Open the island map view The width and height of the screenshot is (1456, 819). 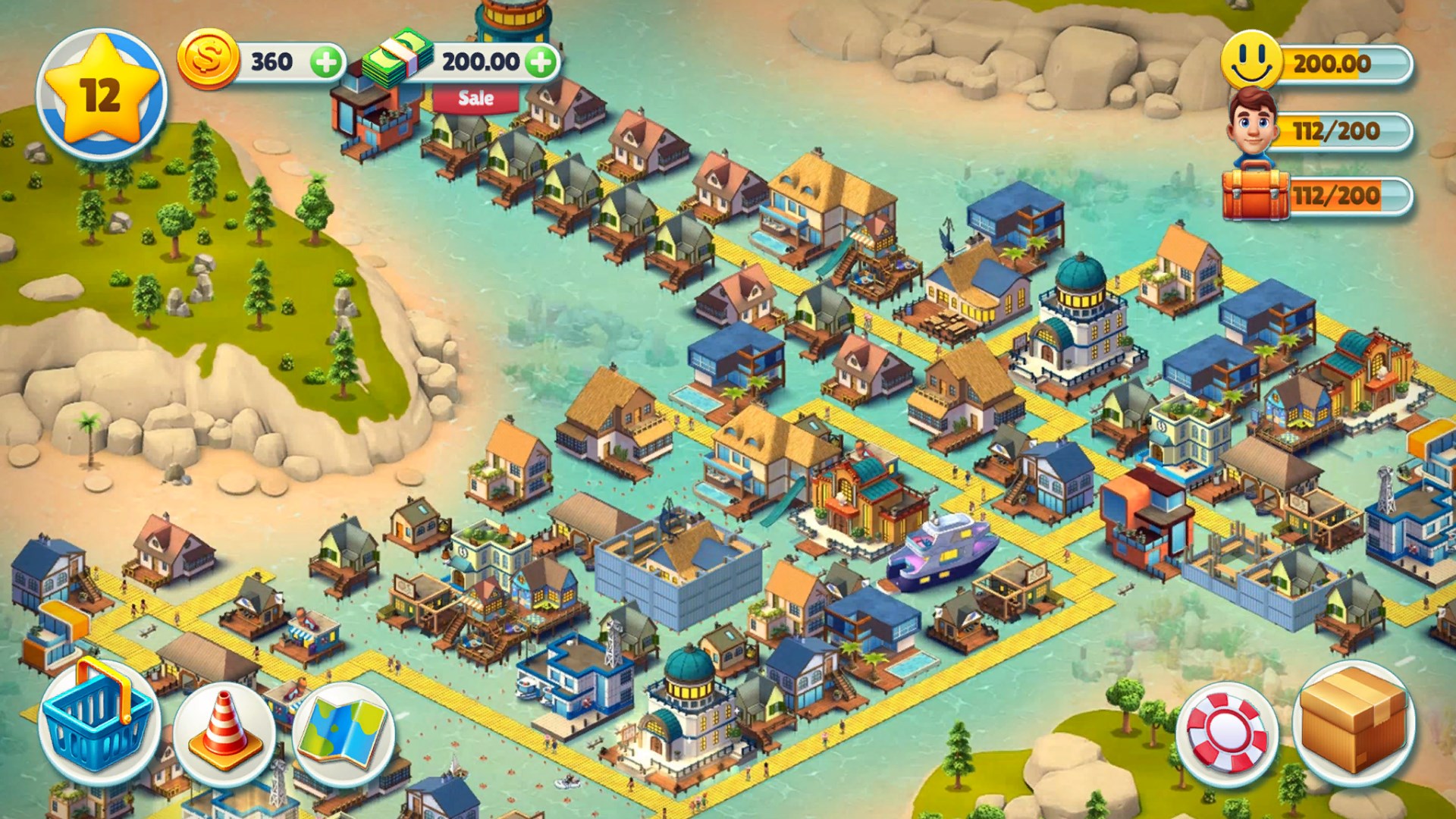pyautogui.click(x=345, y=732)
